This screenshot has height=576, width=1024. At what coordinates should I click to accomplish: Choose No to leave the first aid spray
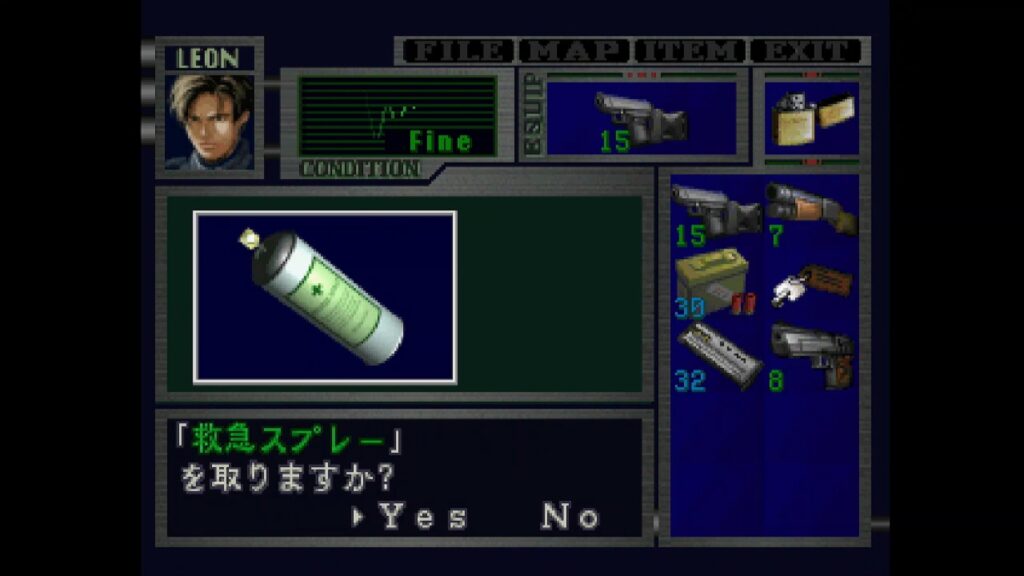coord(570,517)
